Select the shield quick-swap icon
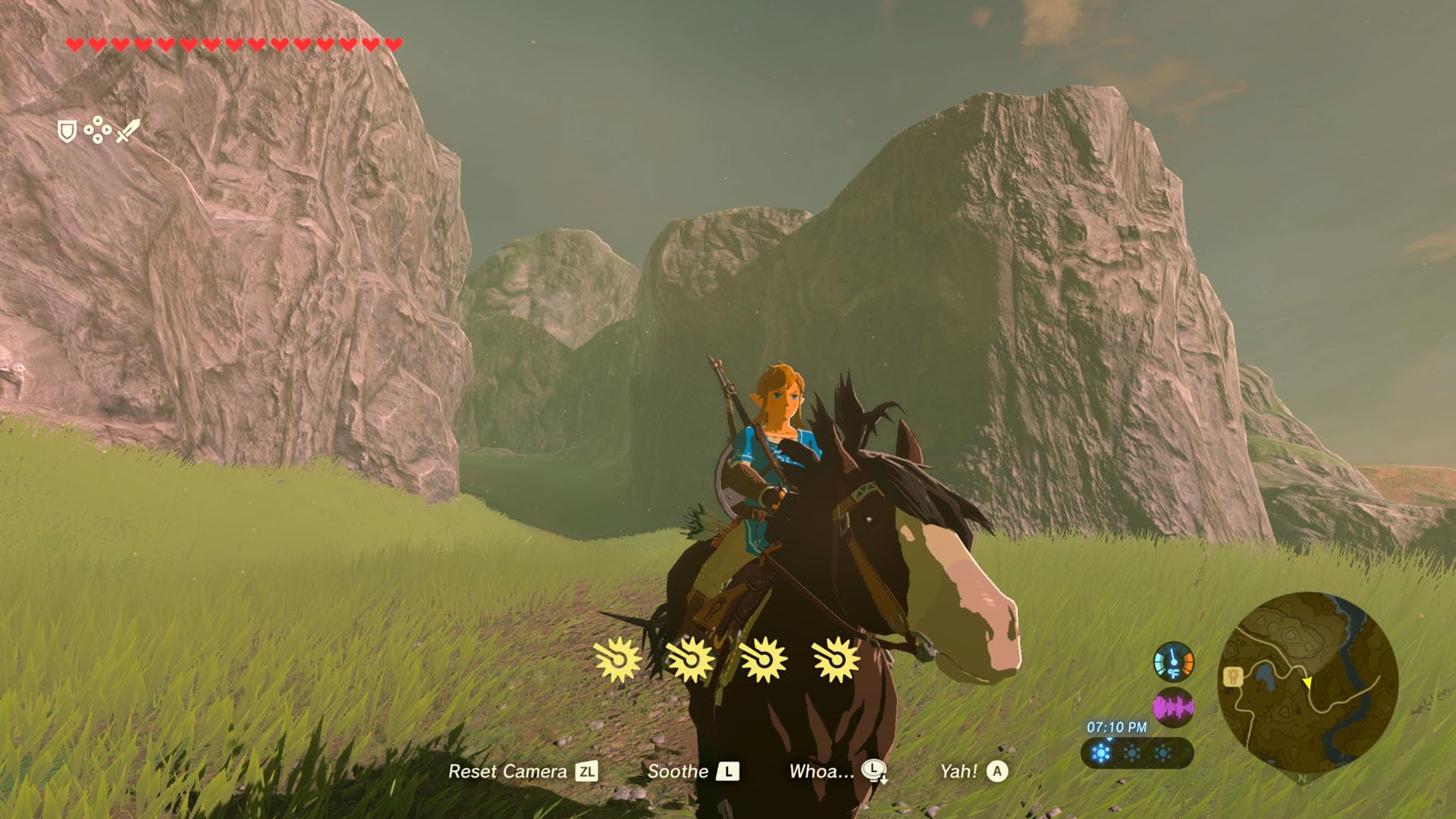This screenshot has width=1456, height=819. 67,130
